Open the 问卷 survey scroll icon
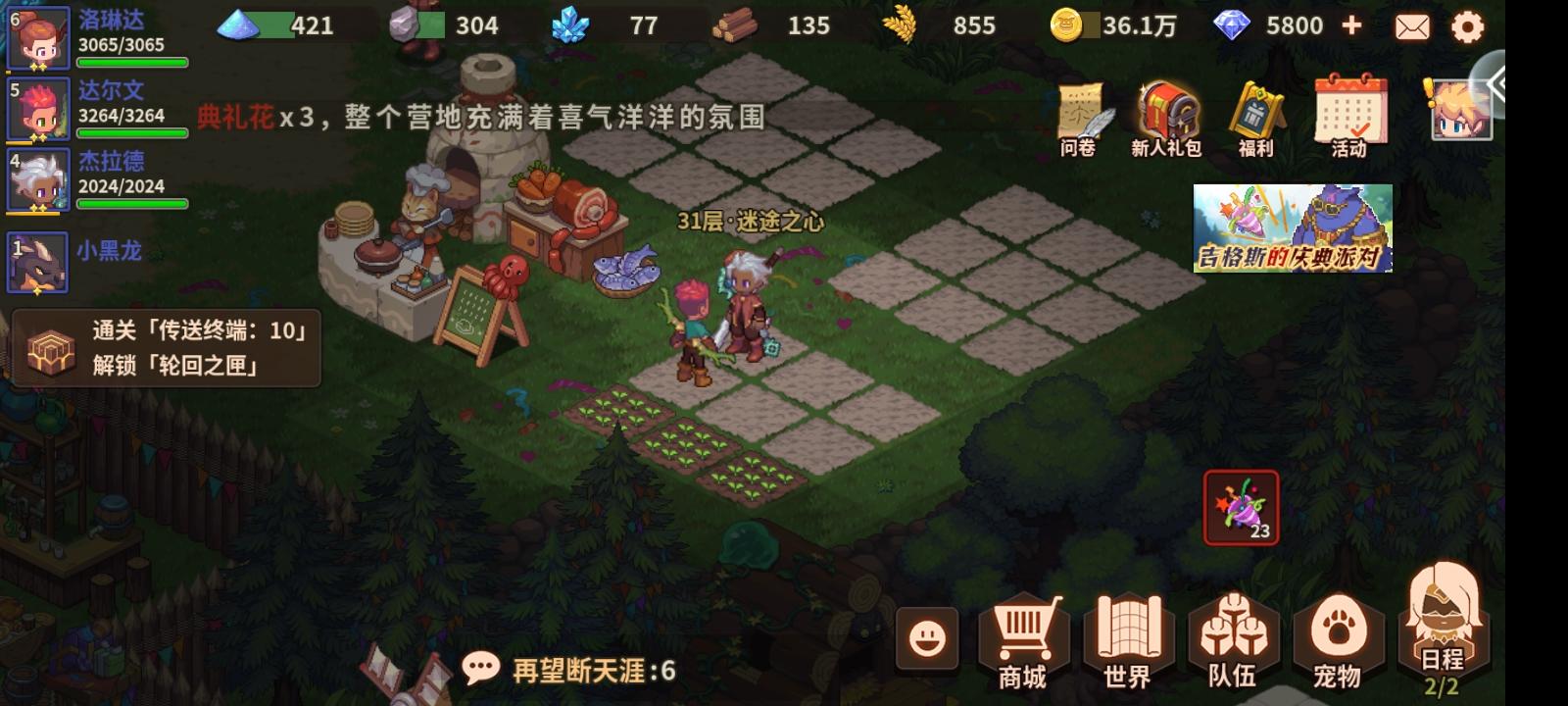The width and height of the screenshot is (1568, 706). (1079, 113)
